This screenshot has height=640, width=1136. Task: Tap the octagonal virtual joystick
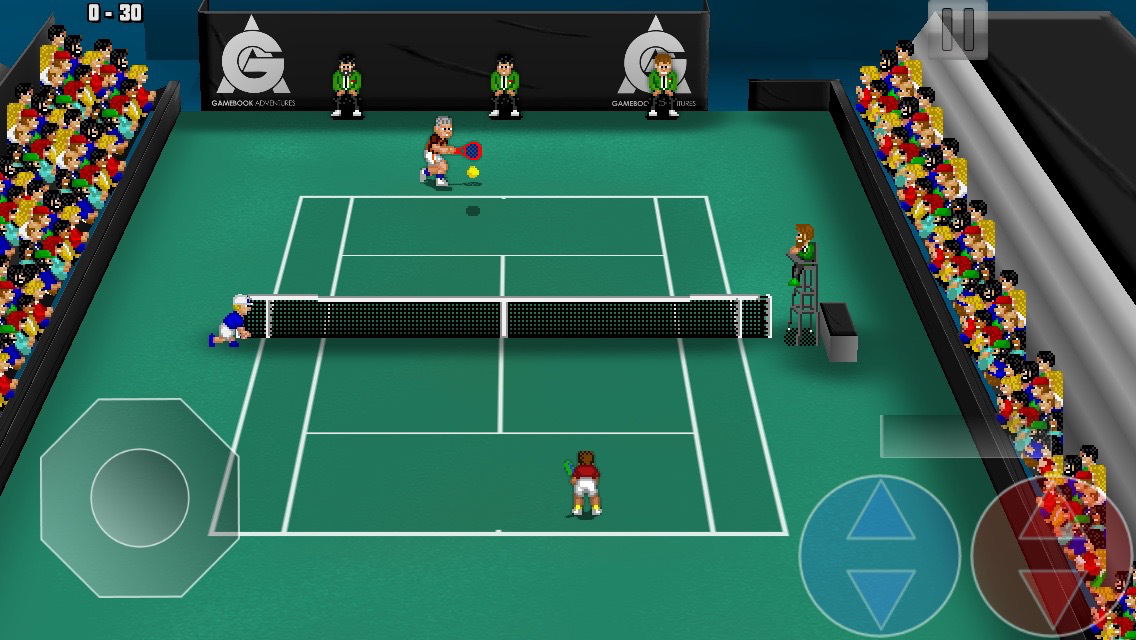[140, 497]
